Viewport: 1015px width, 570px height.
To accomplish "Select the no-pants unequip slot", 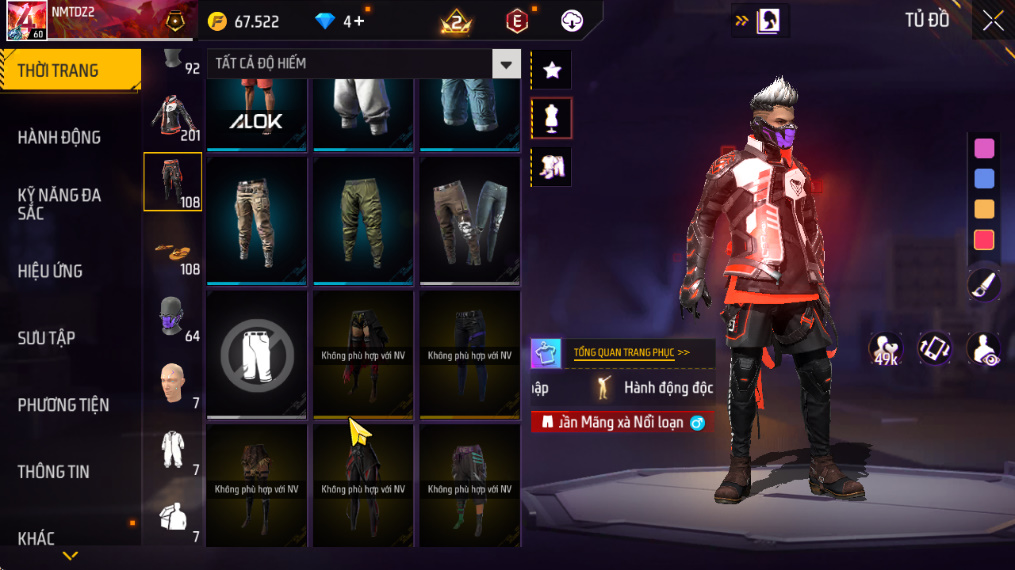I will pos(257,354).
